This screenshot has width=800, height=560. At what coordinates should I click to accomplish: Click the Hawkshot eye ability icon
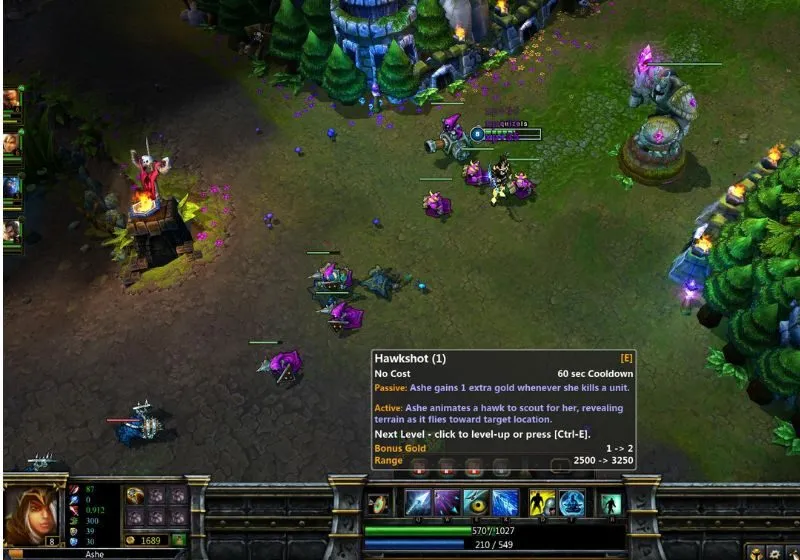[475, 503]
